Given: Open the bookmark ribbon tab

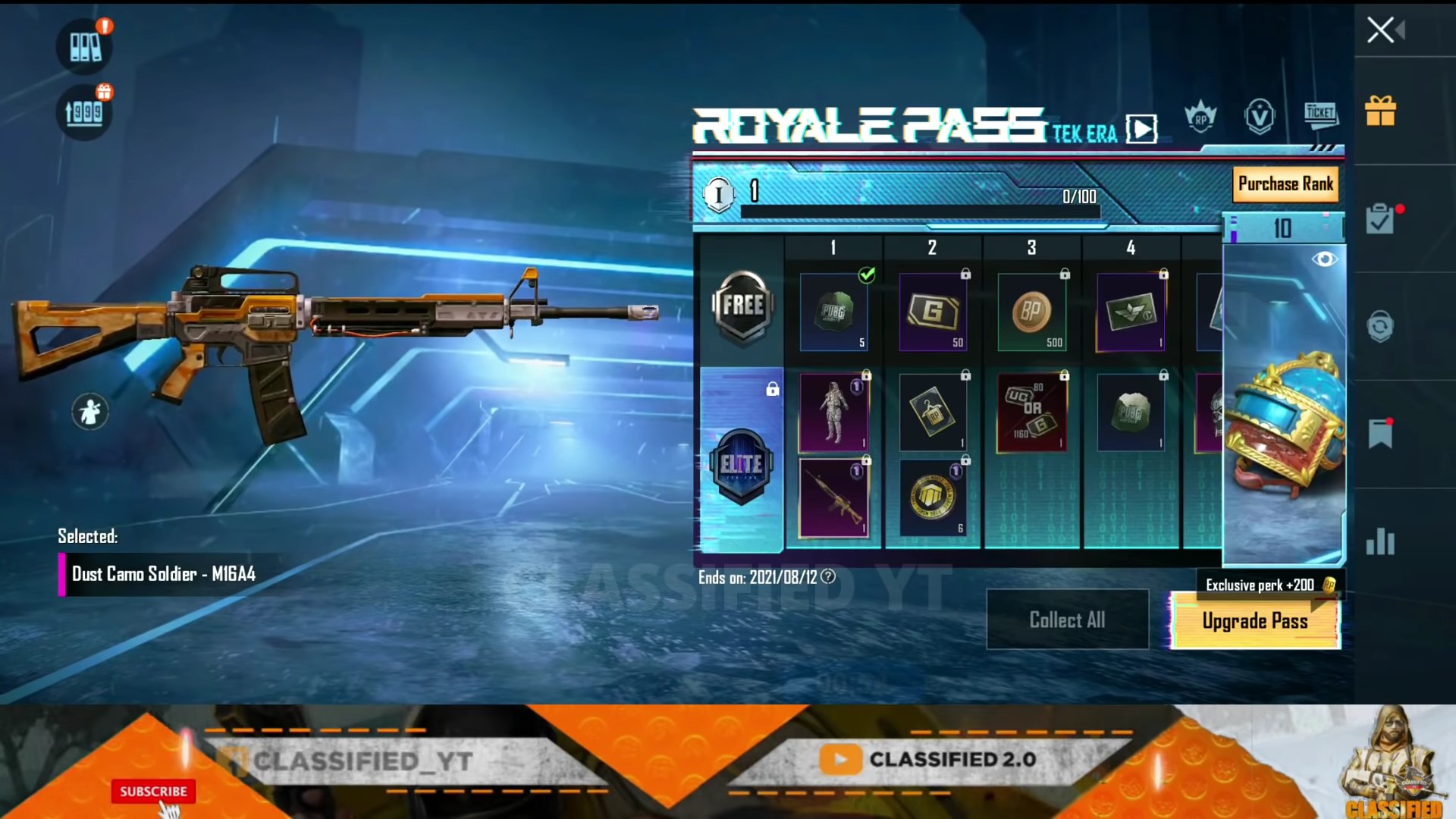Looking at the screenshot, I should [x=1380, y=434].
